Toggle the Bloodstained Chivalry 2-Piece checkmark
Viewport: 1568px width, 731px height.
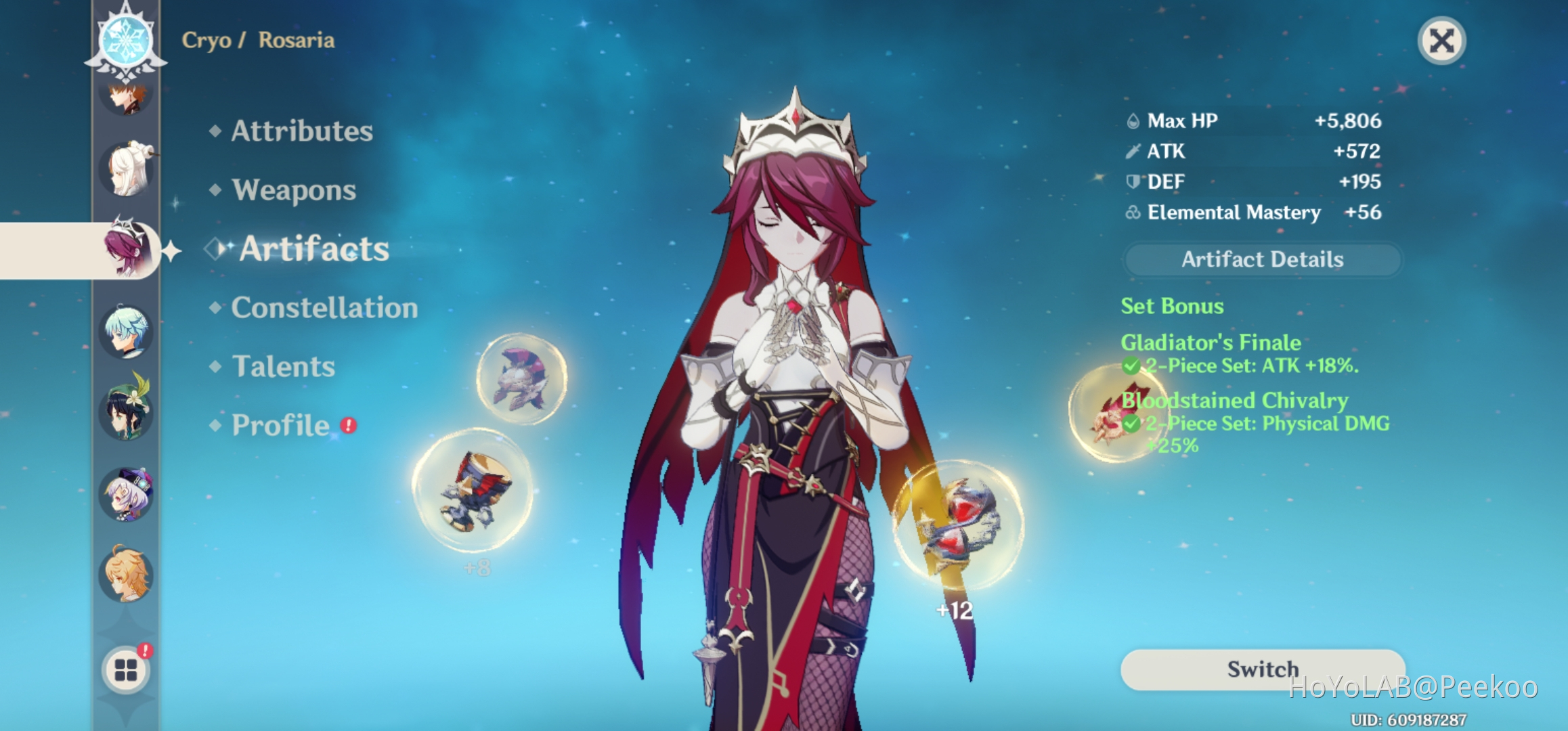(1133, 424)
